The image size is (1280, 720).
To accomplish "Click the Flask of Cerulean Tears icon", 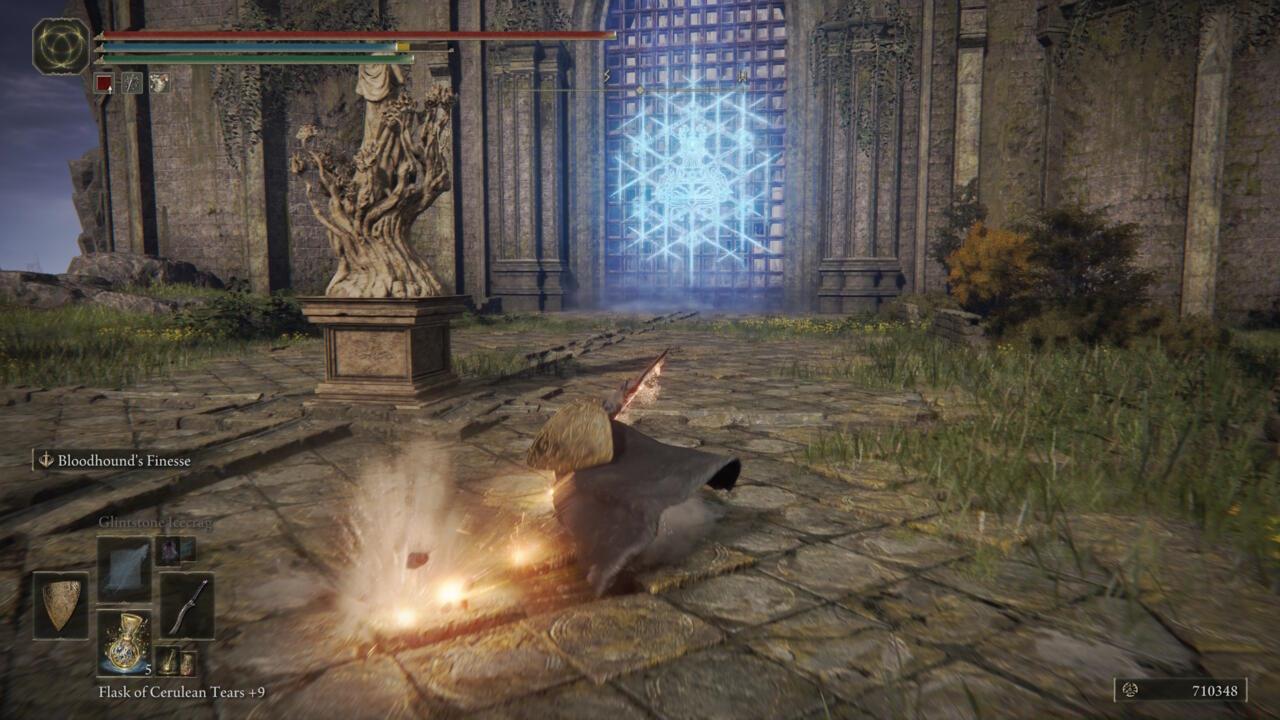I will tap(126, 642).
